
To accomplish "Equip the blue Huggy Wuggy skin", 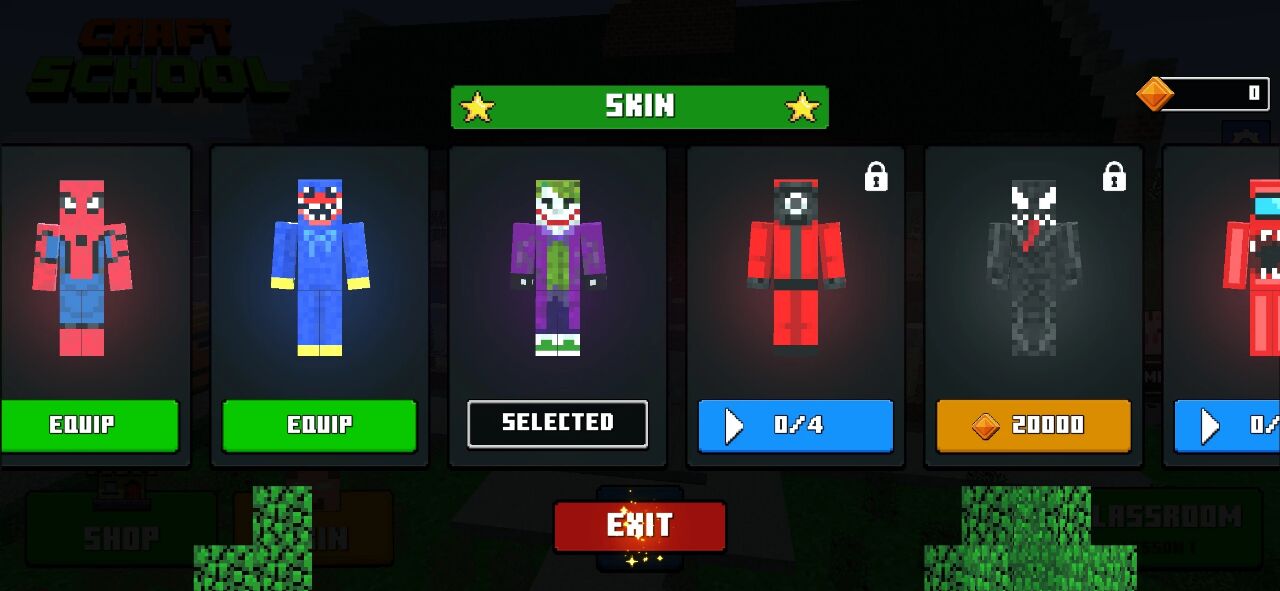I will (x=319, y=425).
